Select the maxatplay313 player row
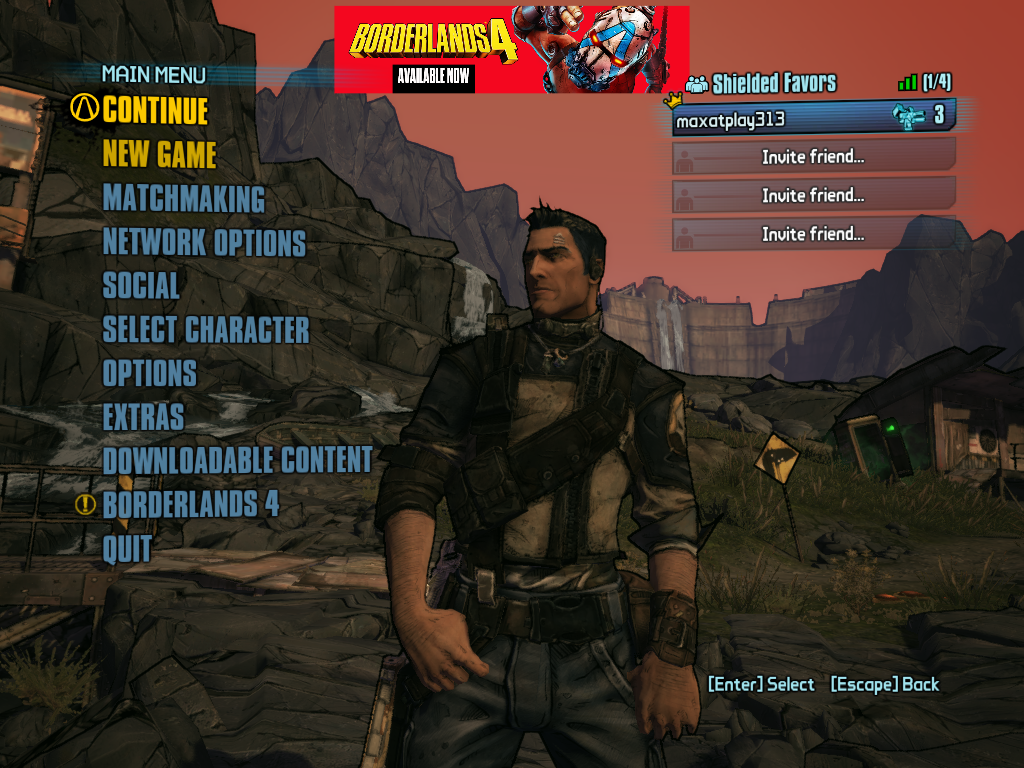Image resolution: width=1024 pixels, height=768 pixels. click(x=812, y=118)
